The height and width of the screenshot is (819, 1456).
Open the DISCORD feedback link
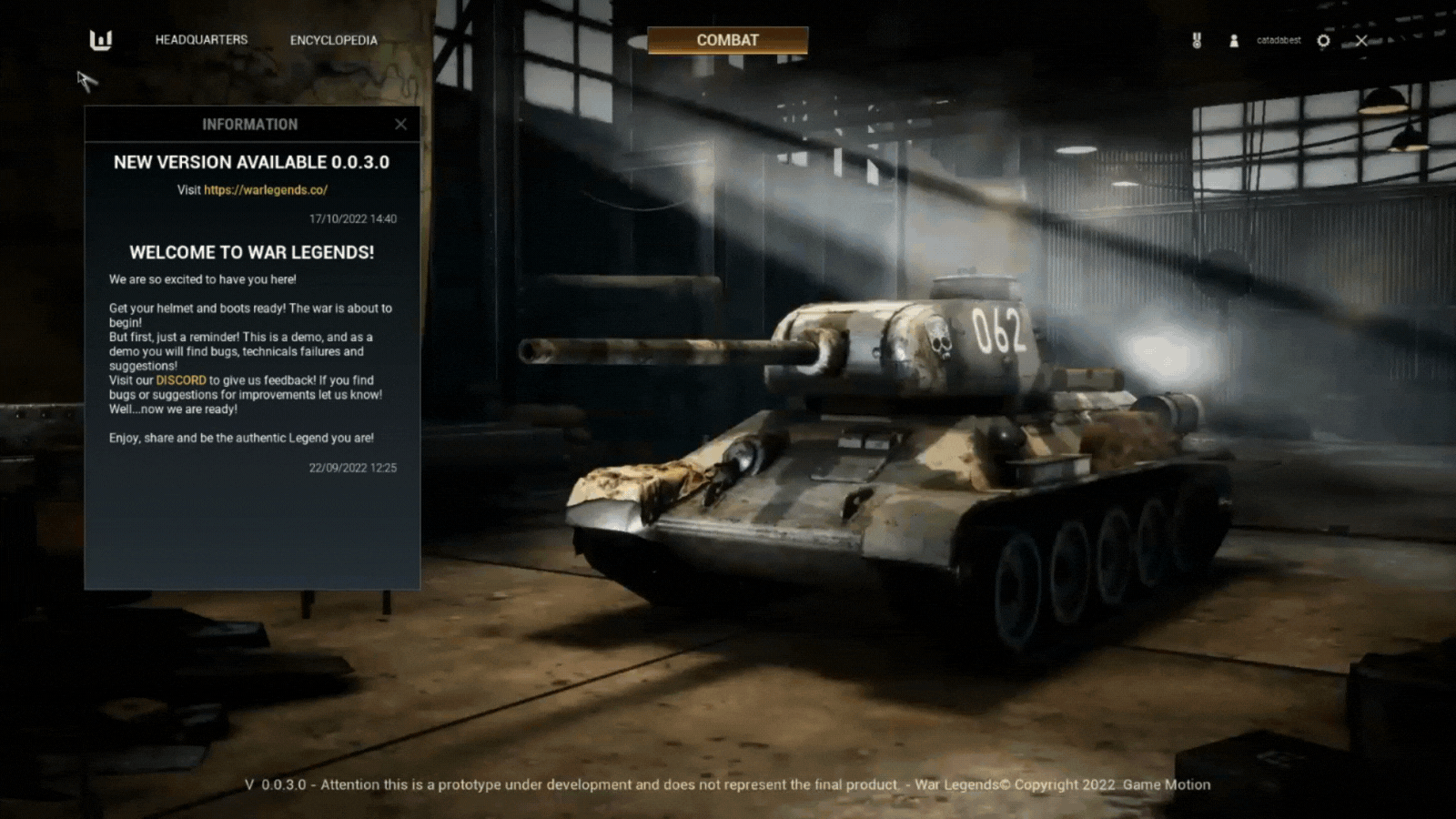tap(181, 380)
